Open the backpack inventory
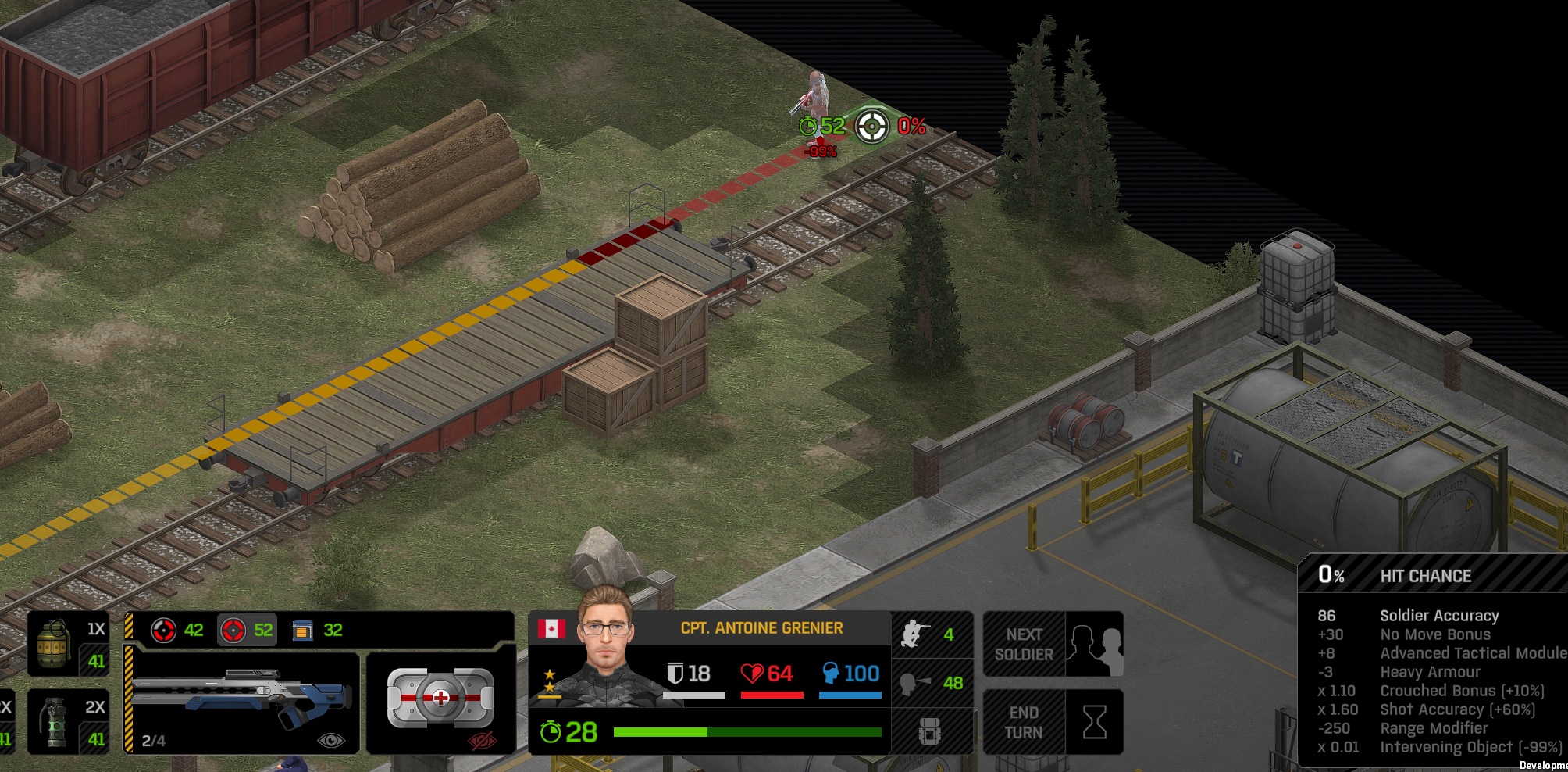The width and height of the screenshot is (1568, 772). tap(931, 732)
